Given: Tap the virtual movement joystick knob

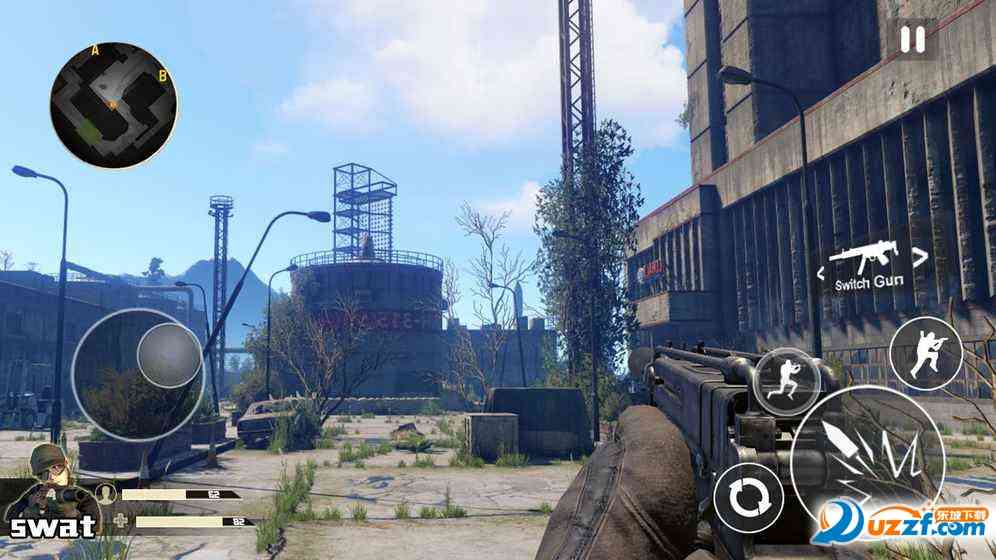Looking at the screenshot, I should pos(168,353).
